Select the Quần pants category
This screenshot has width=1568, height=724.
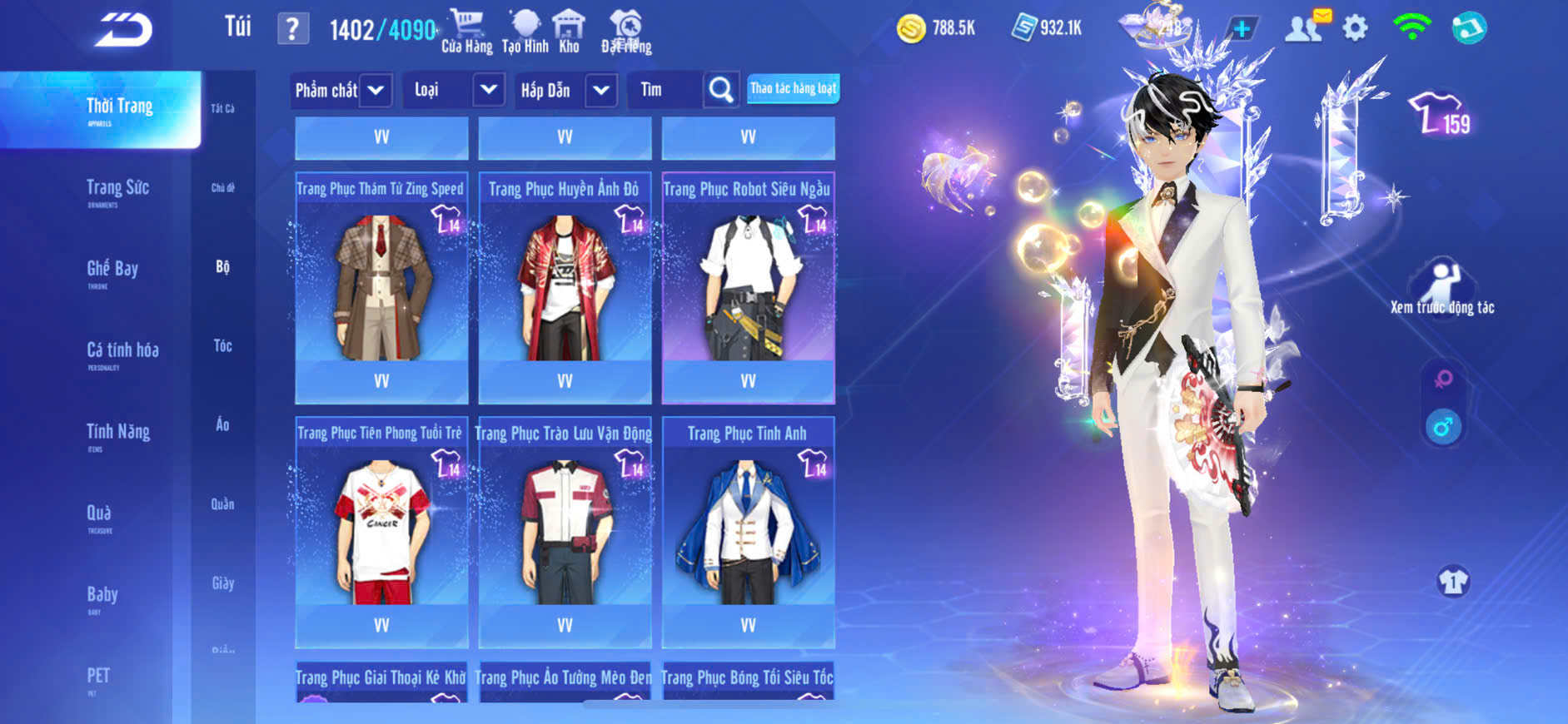(222, 503)
